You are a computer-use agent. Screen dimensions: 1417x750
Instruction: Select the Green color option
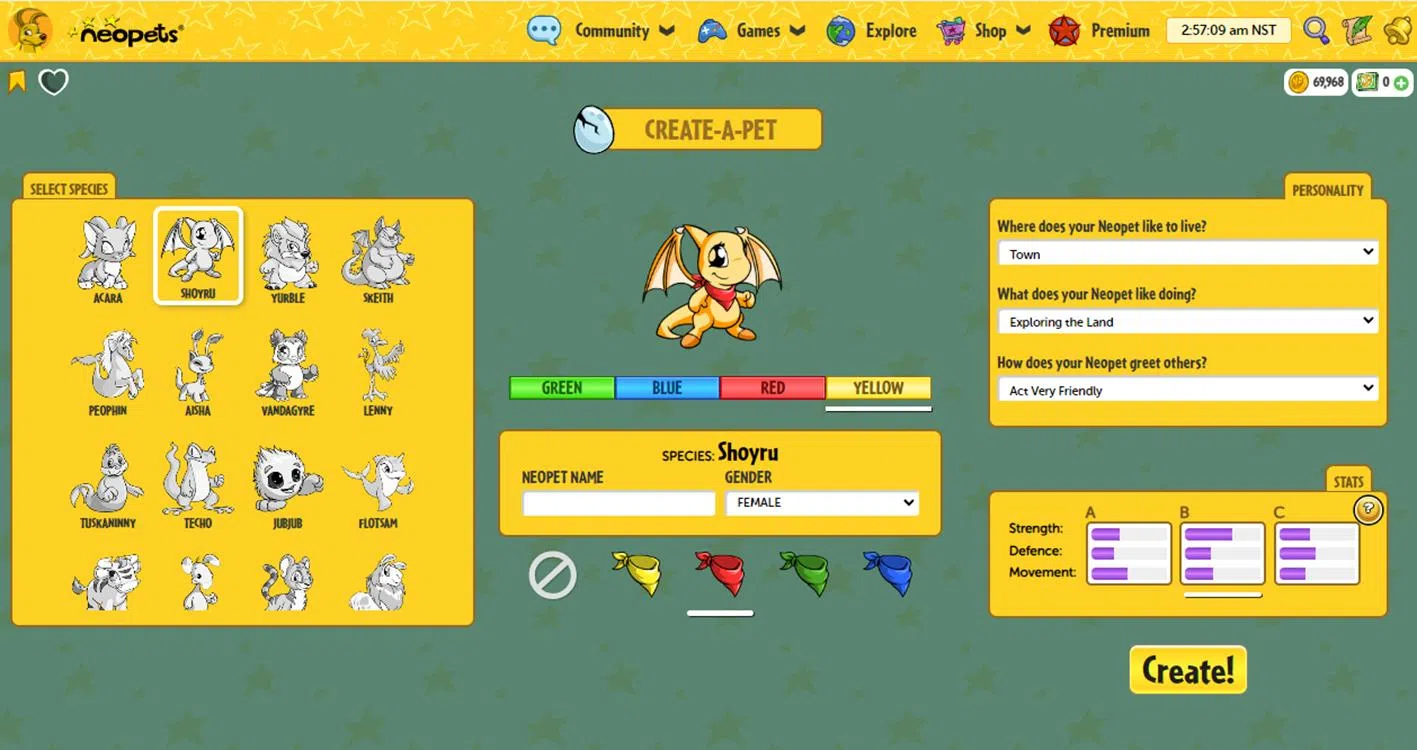tap(562, 388)
